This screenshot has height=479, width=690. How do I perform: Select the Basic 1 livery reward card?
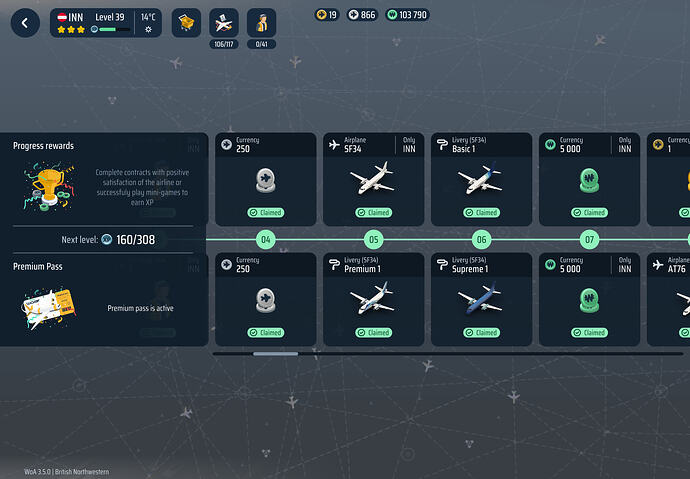479,178
